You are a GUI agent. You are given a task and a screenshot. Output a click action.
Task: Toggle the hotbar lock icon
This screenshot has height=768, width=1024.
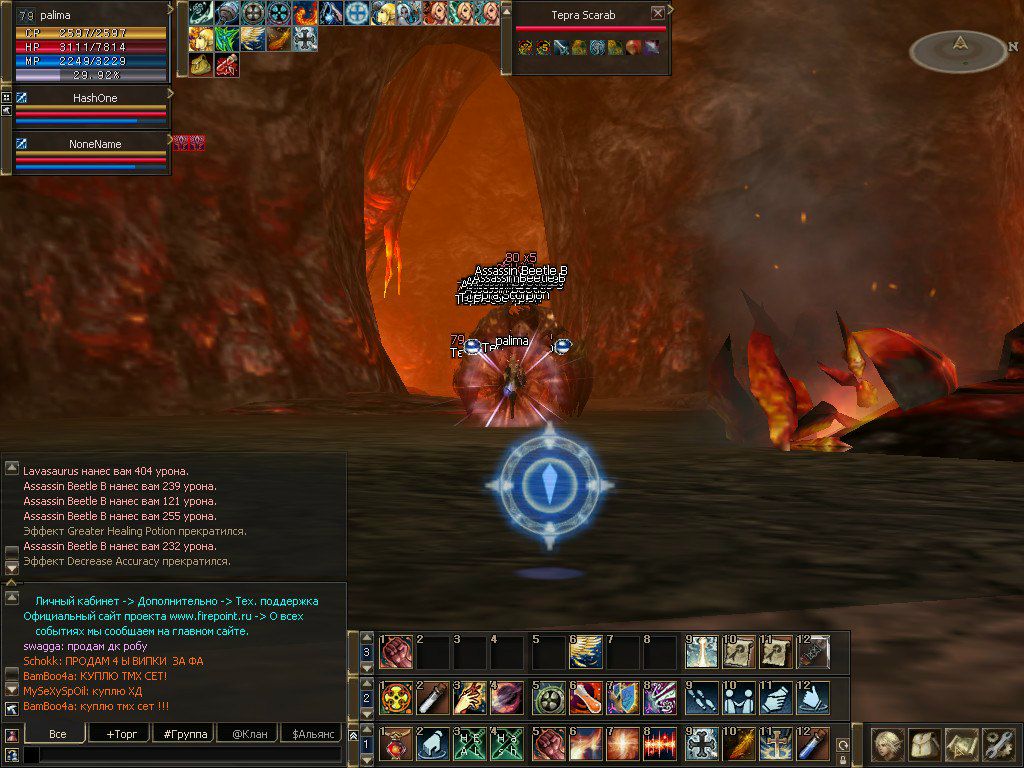[x=843, y=759]
